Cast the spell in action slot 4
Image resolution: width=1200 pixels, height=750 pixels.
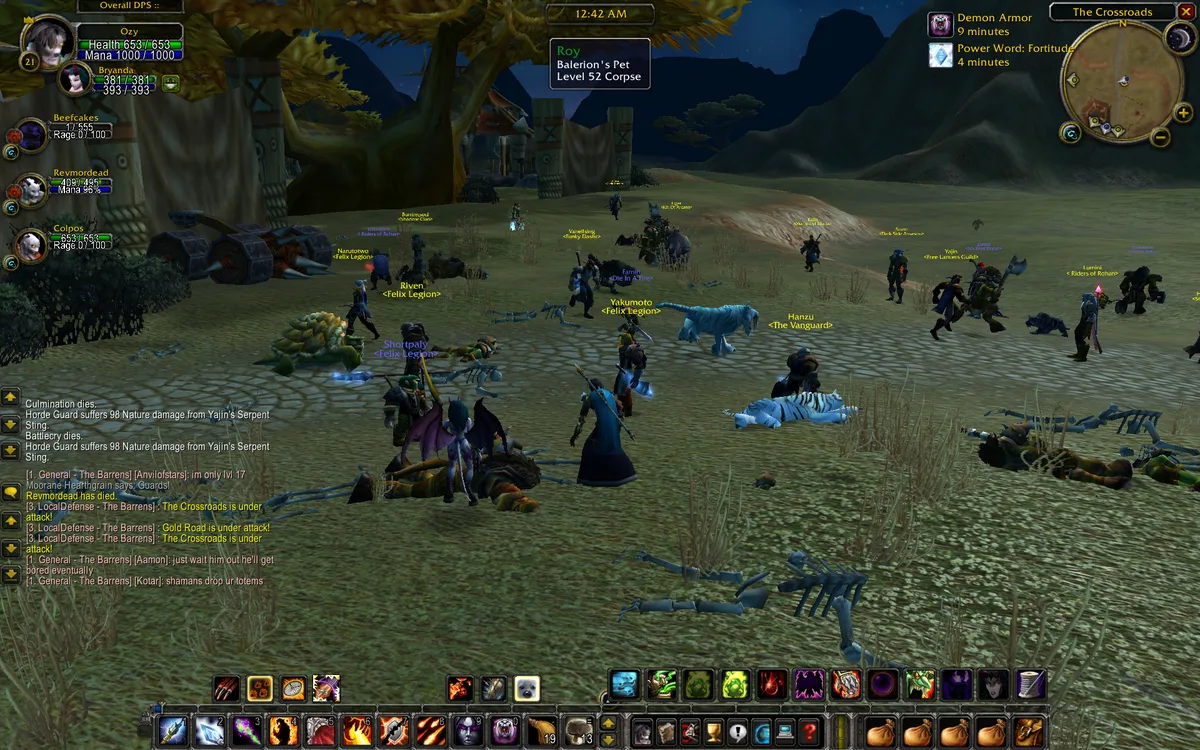coord(284,731)
